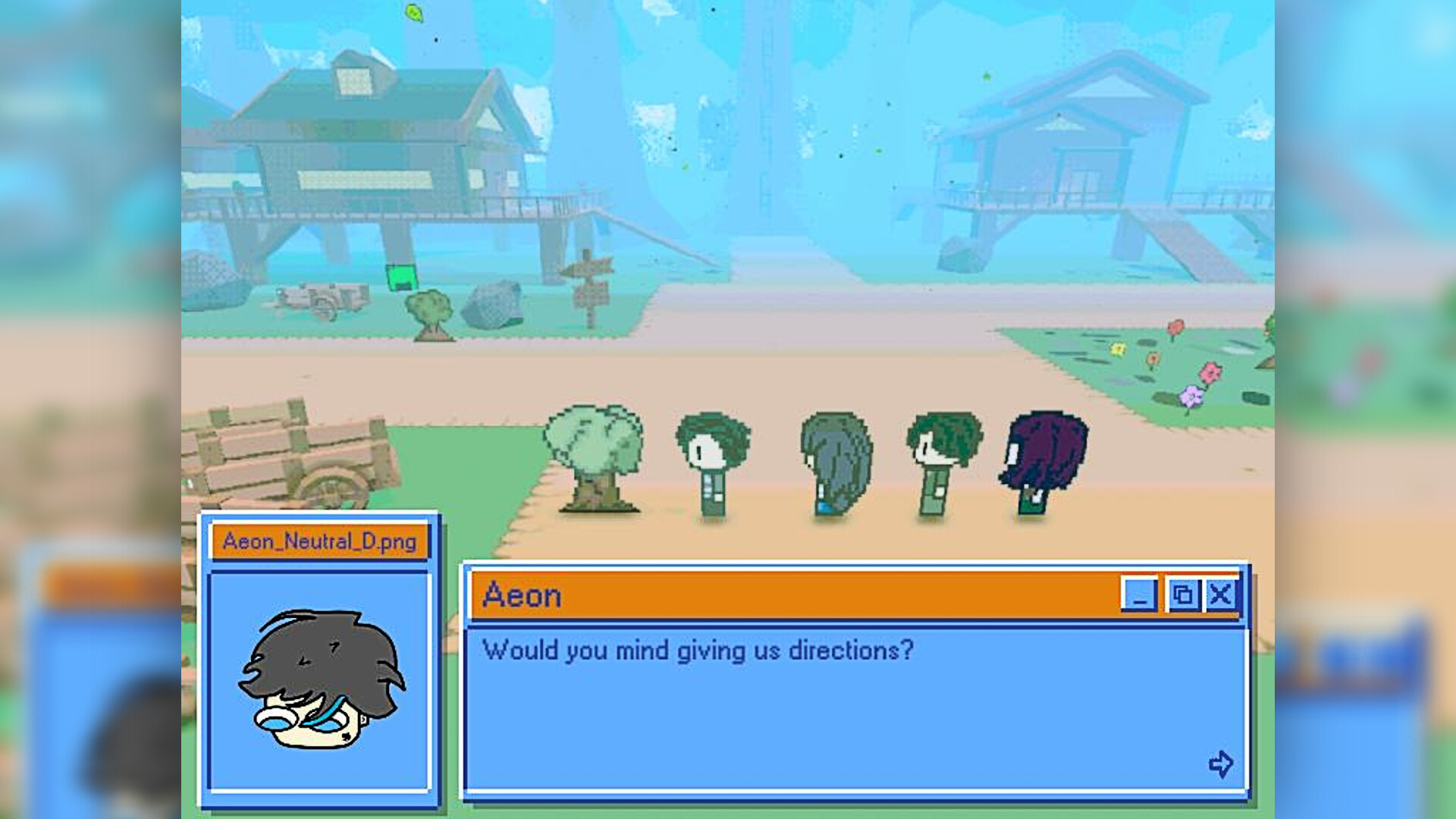Click the gray rock near the signpost
The height and width of the screenshot is (819, 1456).
pos(493,303)
